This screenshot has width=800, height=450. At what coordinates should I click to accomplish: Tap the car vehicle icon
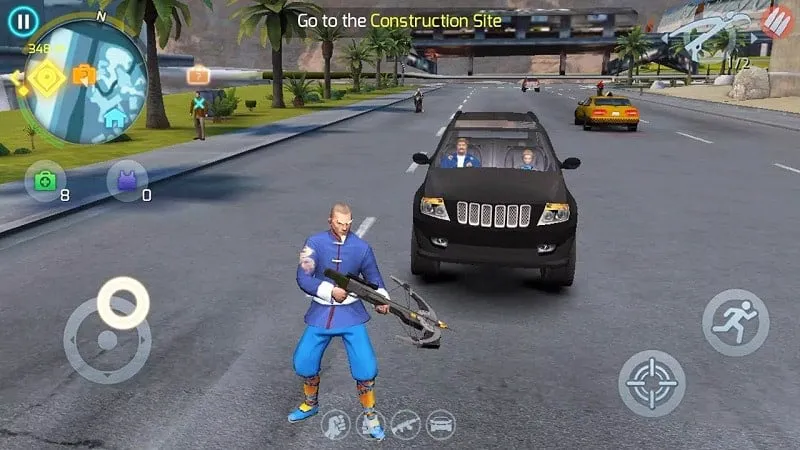[x=441, y=424]
